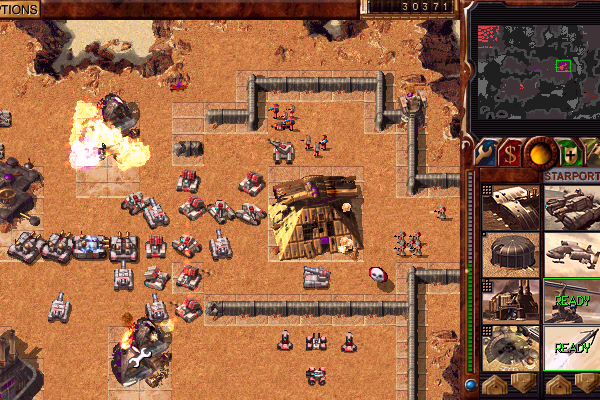The image size is (600, 400).
Task: Click the upper READY unit icon
Action: click(x=572, y=301)
